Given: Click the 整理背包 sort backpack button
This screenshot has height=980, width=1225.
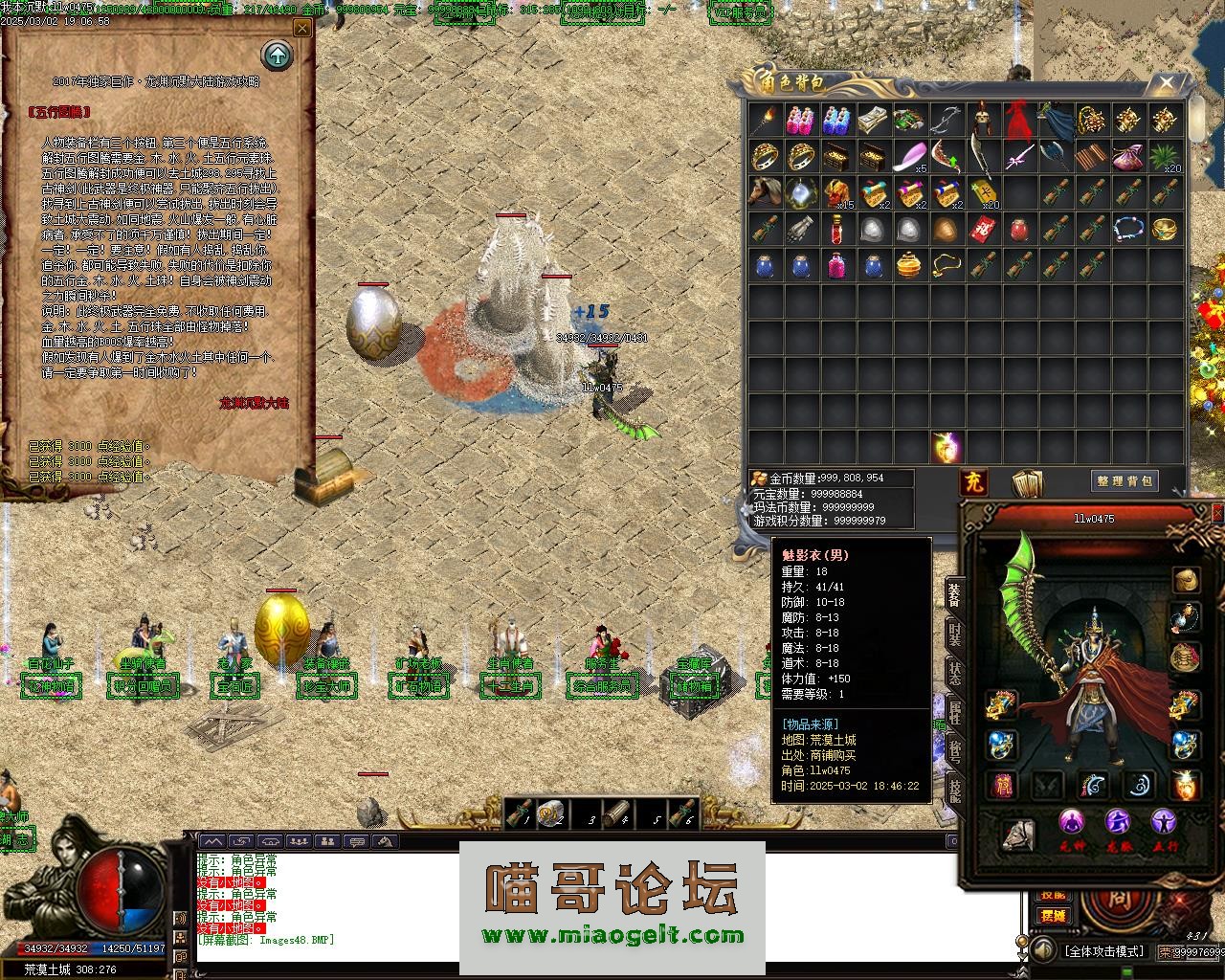Looking at the screenshot, I should click(x=1125, y=481).
